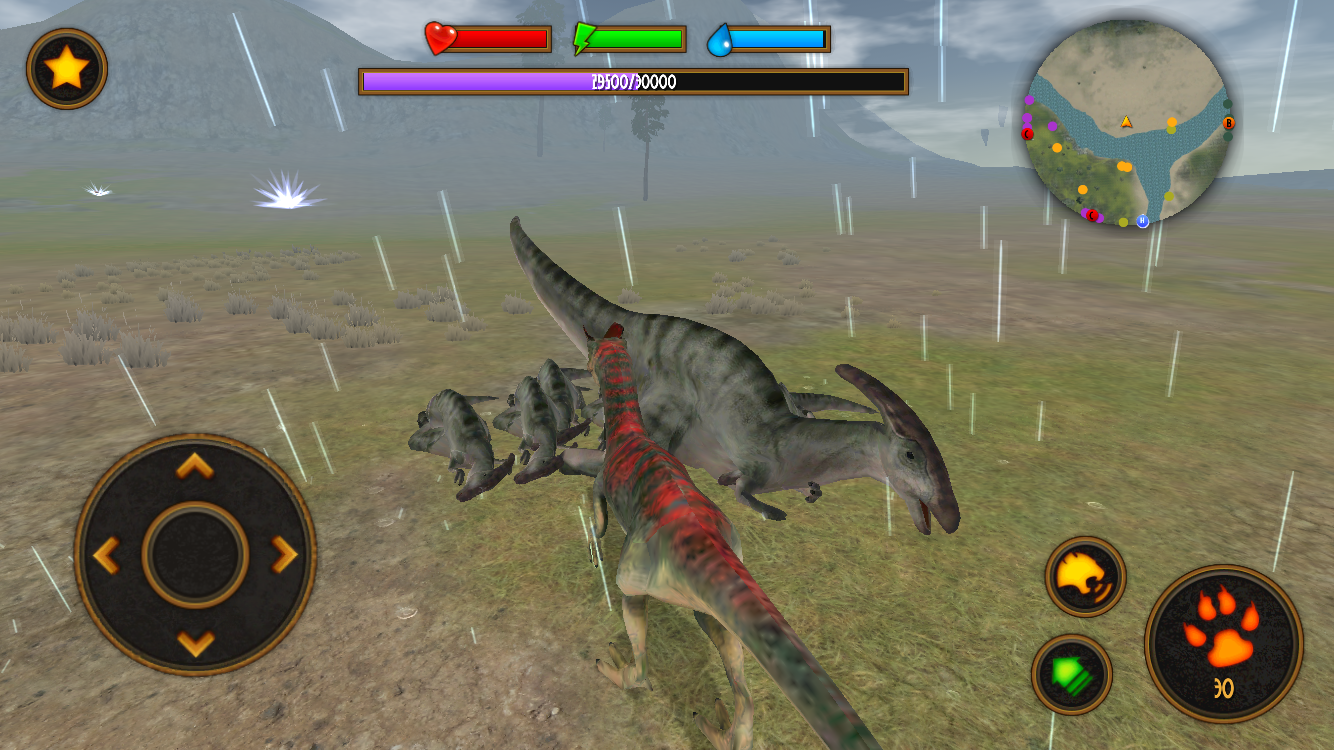The image size is (1334, 750).
Task: Click the red C marker on the minimap
Action: (1027, 134)
